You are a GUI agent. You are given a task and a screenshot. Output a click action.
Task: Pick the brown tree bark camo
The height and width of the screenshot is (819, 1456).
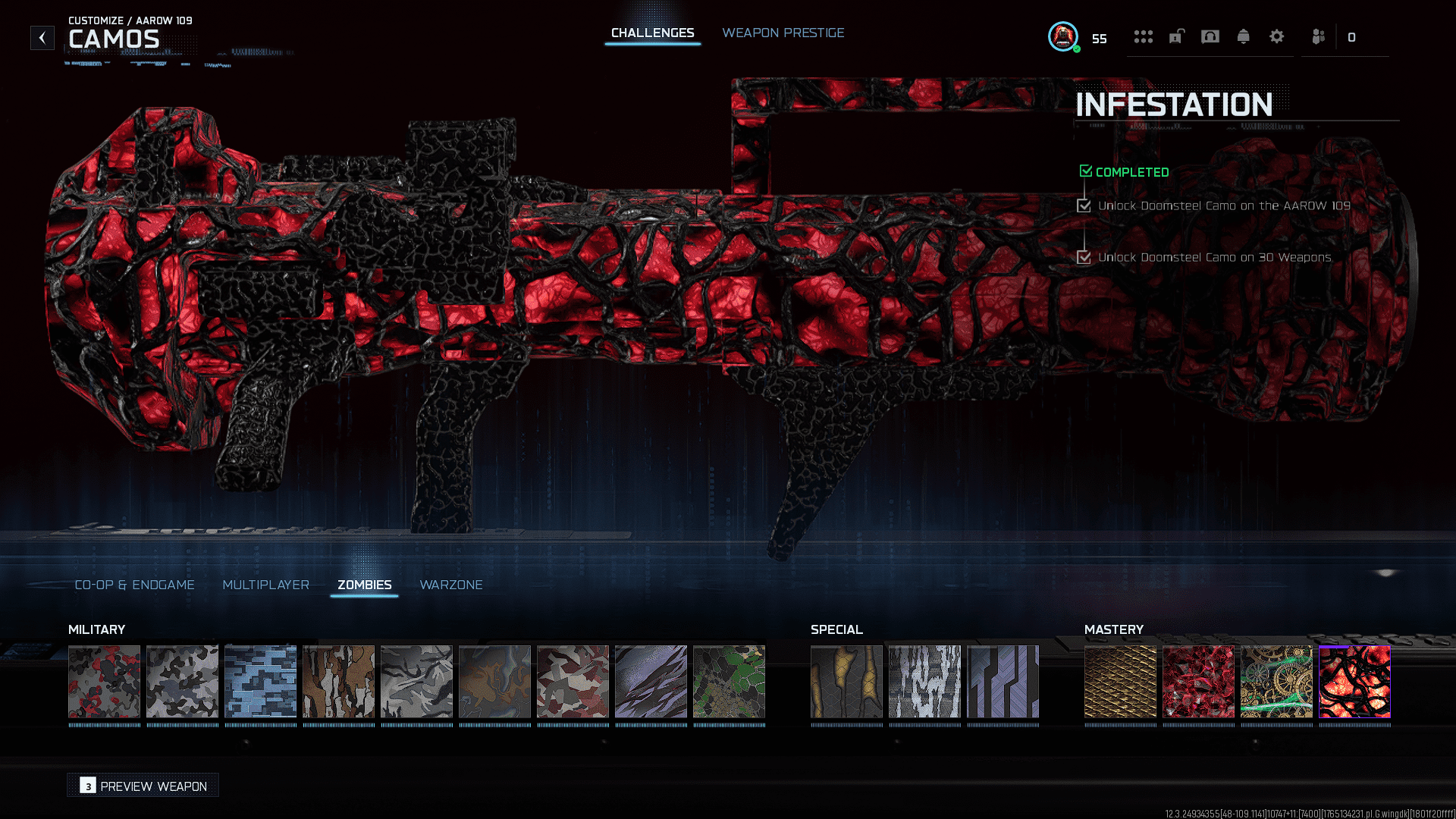click(x=338, y=681)
